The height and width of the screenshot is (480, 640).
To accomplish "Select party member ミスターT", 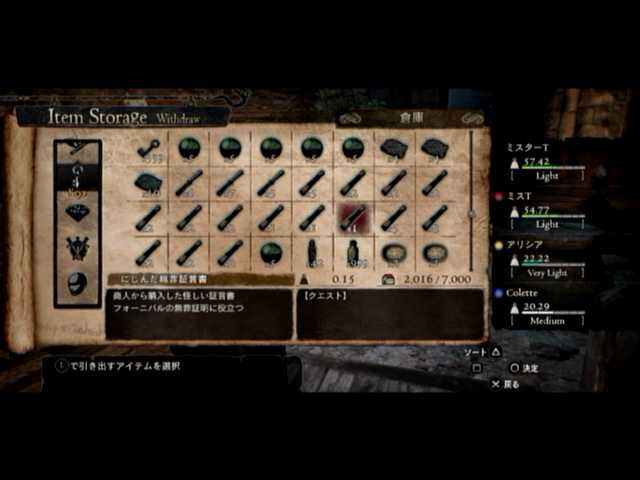I will click(547, 161).
